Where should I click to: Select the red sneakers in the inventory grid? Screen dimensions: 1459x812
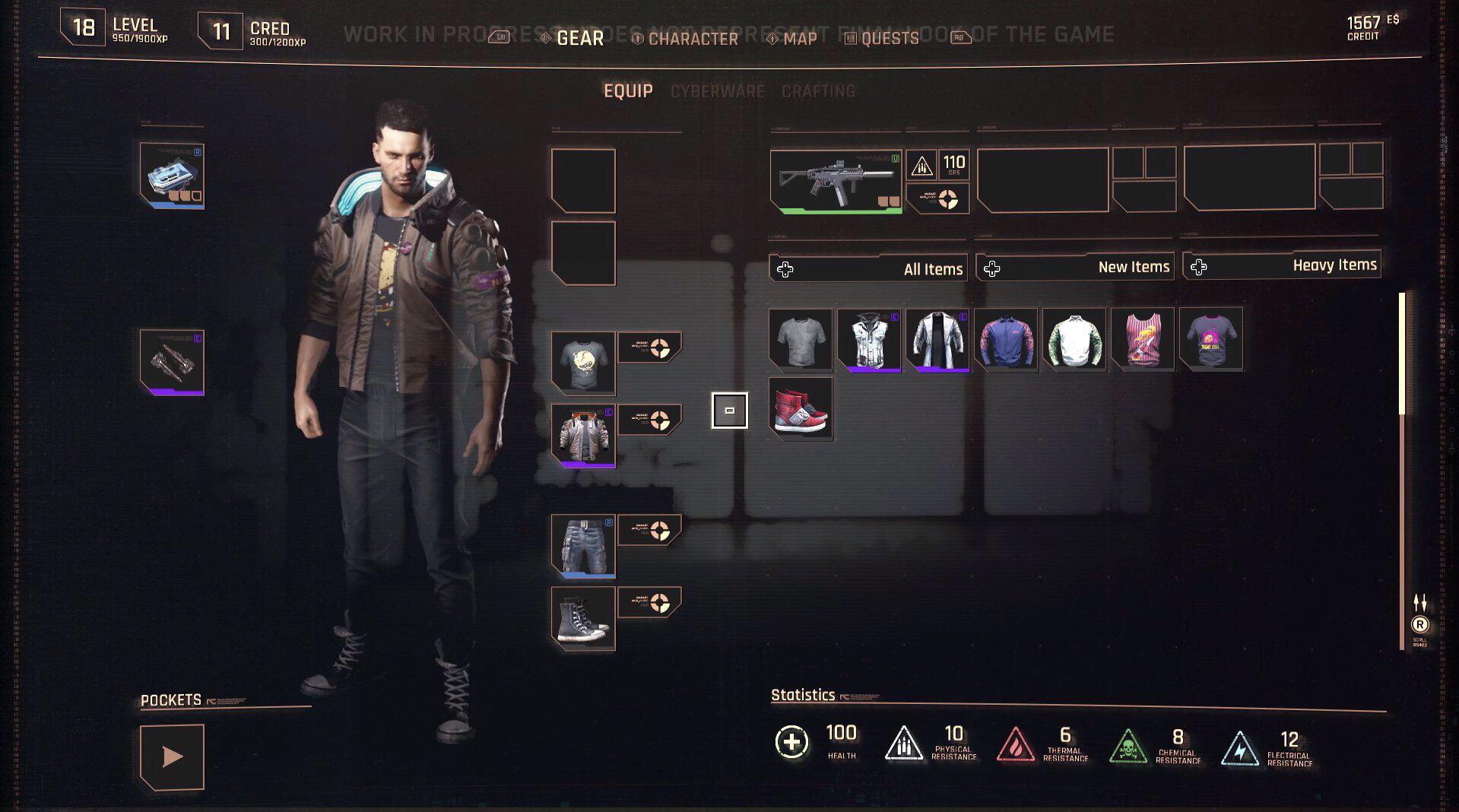[801, 411]
